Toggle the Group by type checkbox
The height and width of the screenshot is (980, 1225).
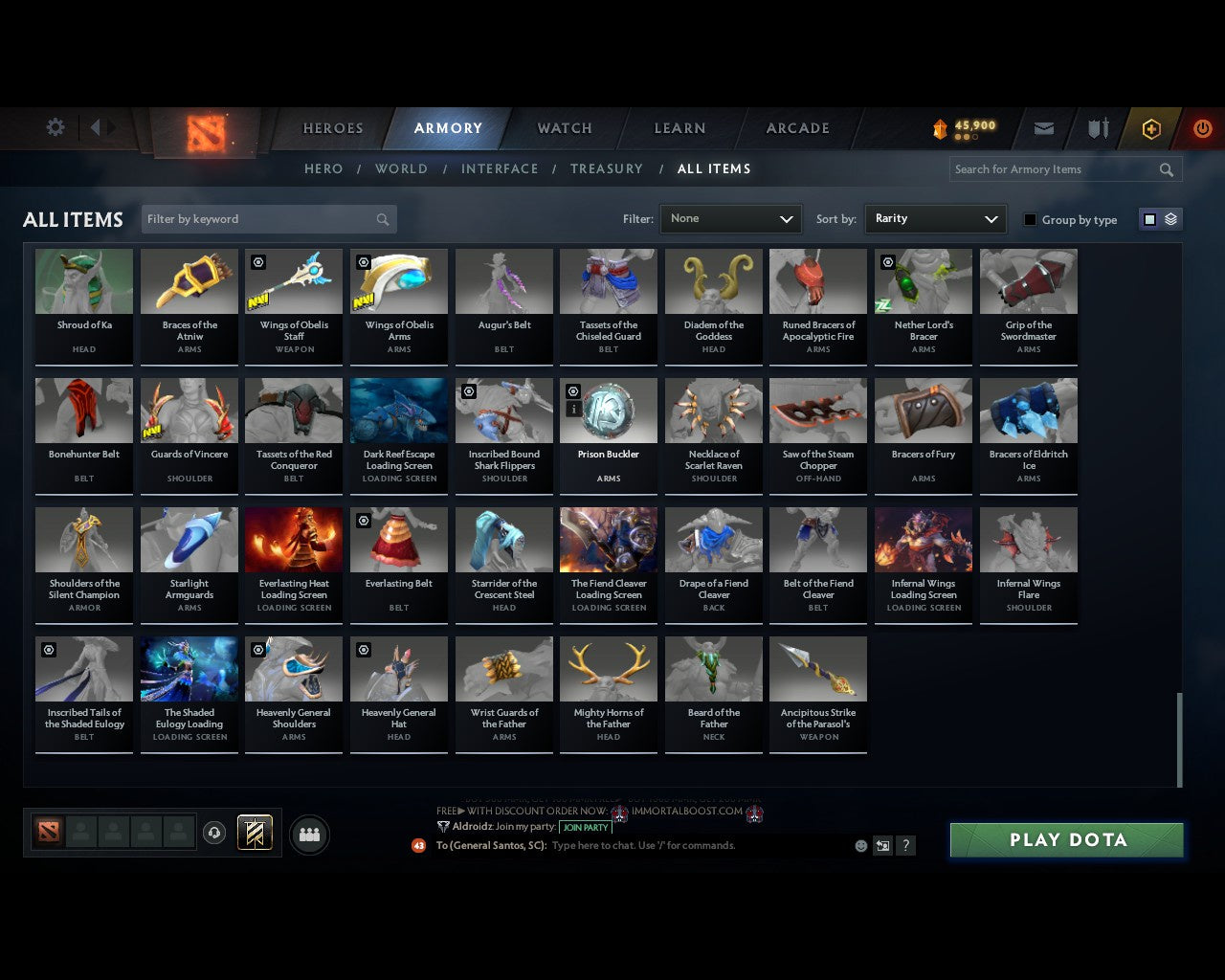click(x=1030, y=219)
